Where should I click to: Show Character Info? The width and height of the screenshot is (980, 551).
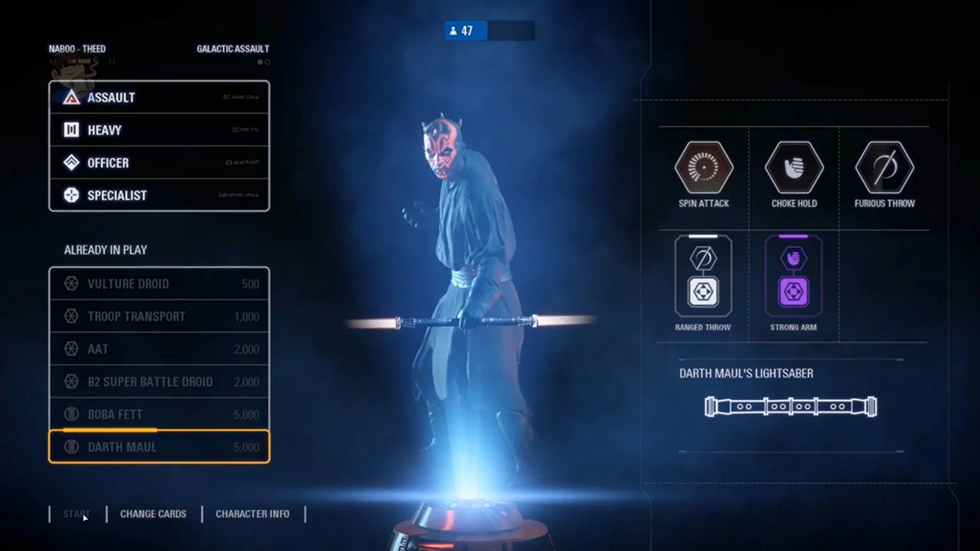pos(252,514)
